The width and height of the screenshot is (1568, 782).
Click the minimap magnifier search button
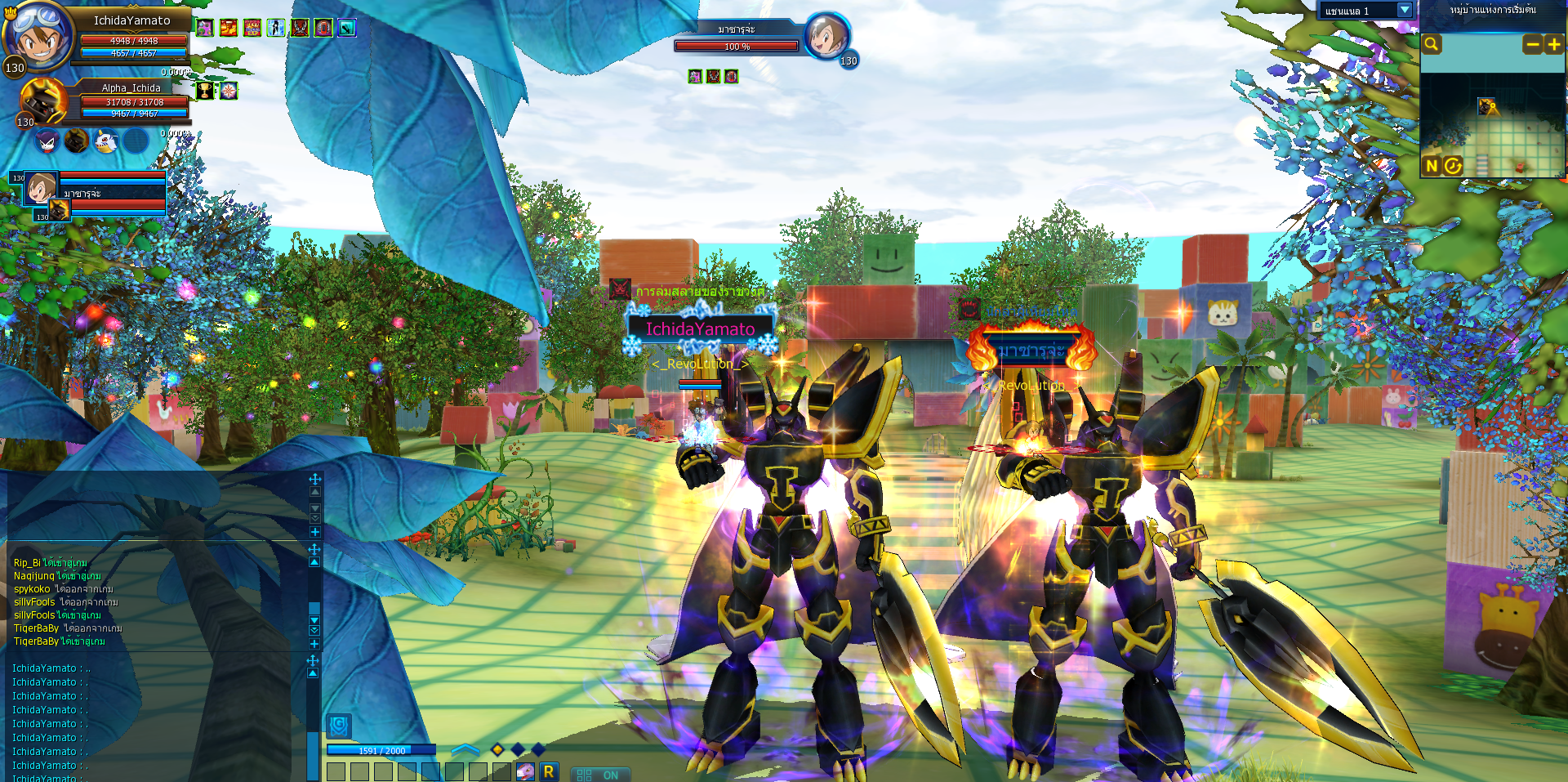1432,45
